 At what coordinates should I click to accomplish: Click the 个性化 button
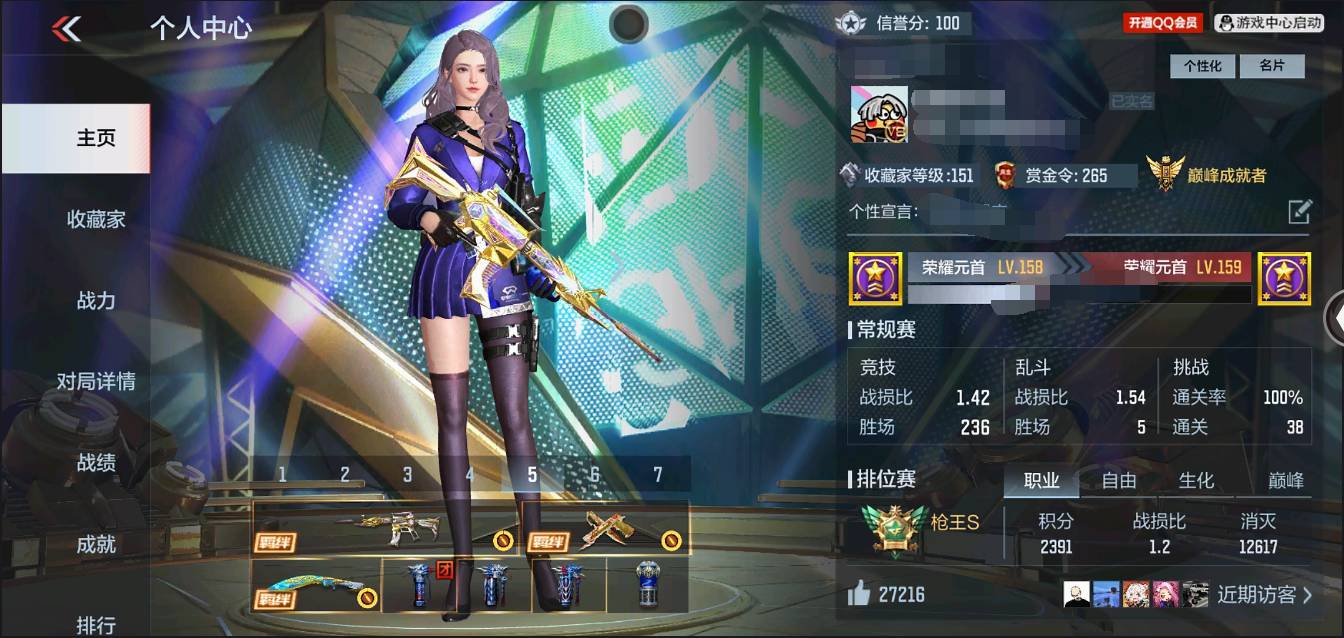tap(1202, 66)
